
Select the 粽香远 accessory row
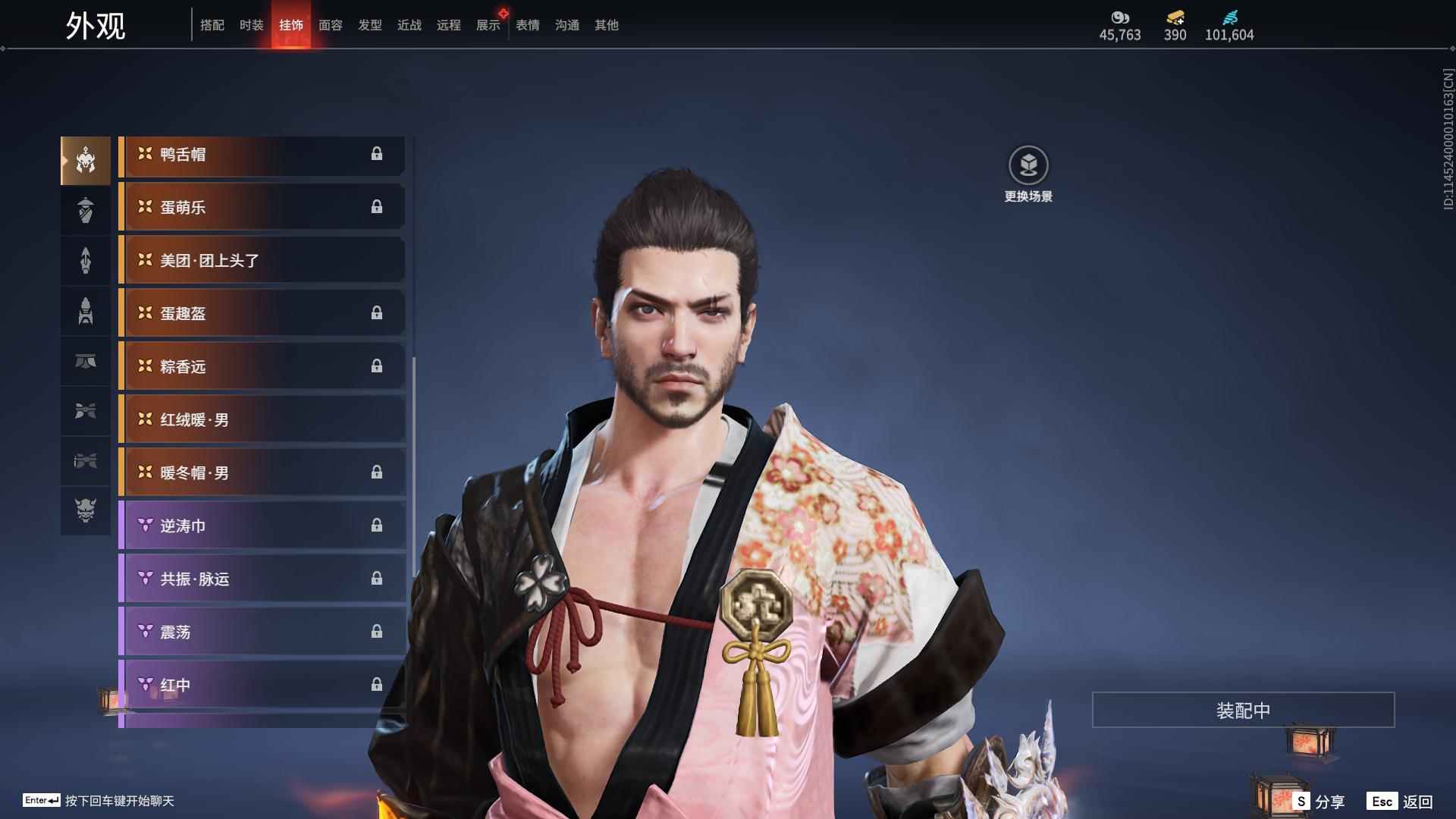[x=262, y=367]
